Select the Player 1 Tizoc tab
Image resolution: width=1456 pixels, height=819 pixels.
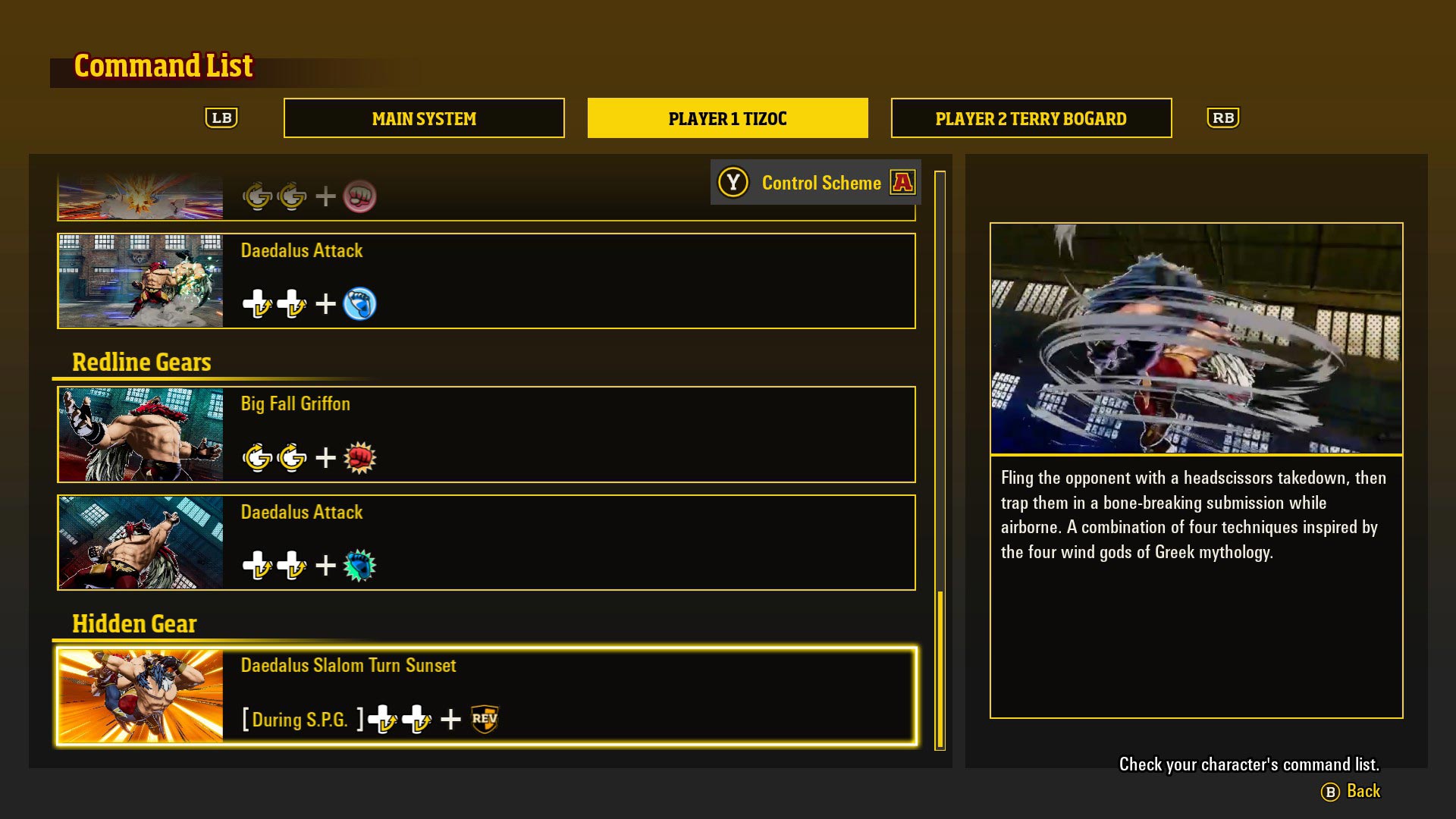click(727, 118)
